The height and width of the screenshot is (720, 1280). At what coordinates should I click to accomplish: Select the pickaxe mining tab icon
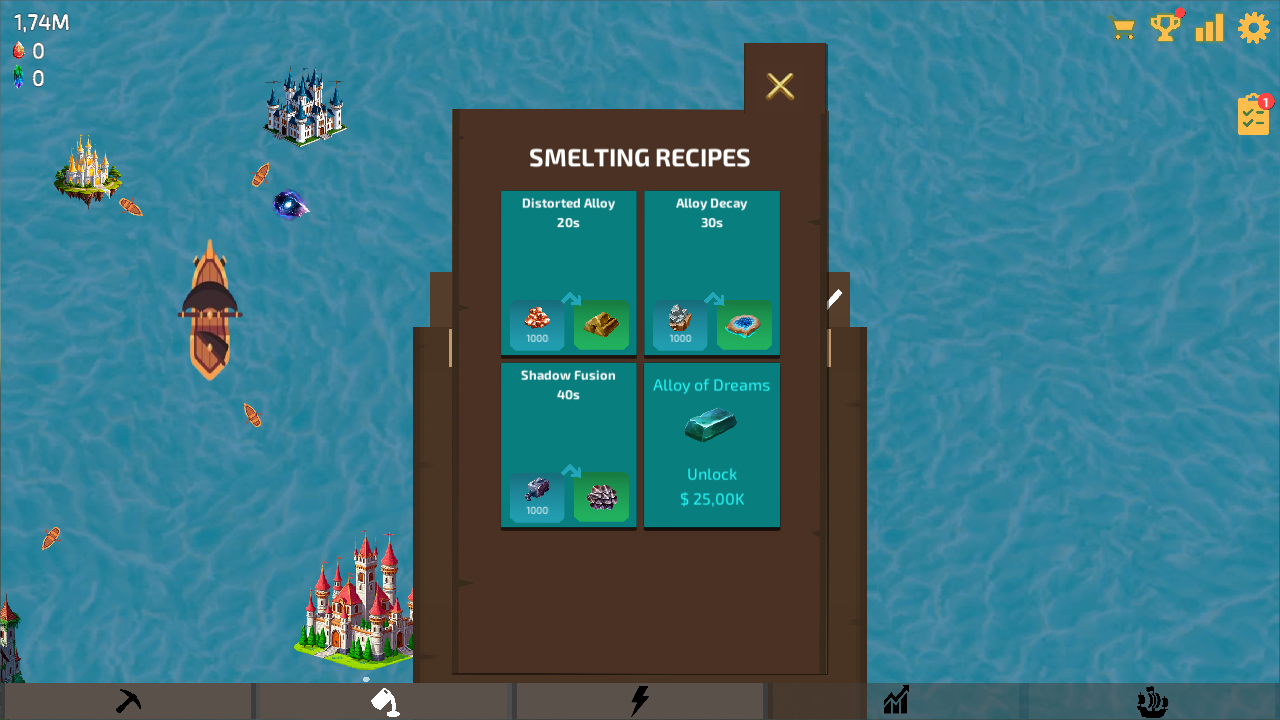(x=128, y=700)
